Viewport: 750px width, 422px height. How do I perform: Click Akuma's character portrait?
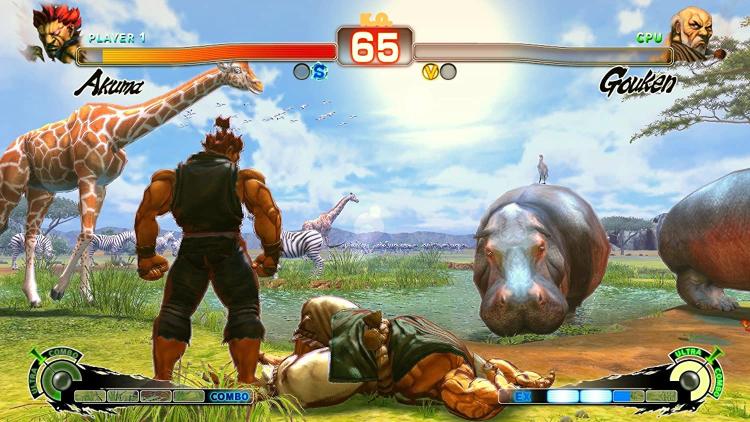click(55, 33)
